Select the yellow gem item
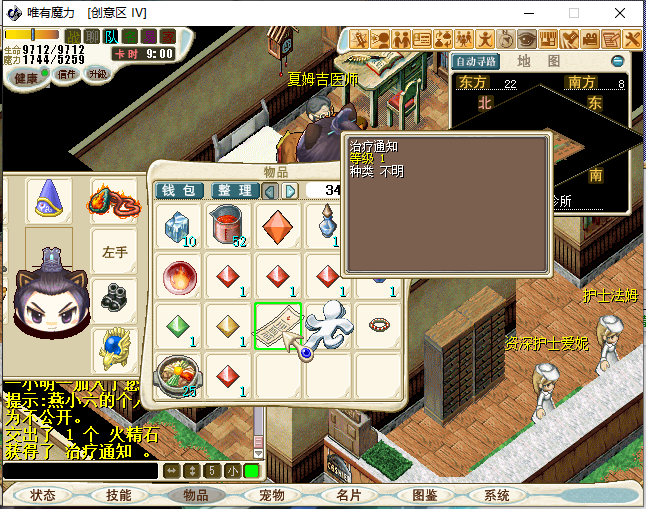Image resolution: width=646 pixels, height=509 pixels. pos(229,326)
